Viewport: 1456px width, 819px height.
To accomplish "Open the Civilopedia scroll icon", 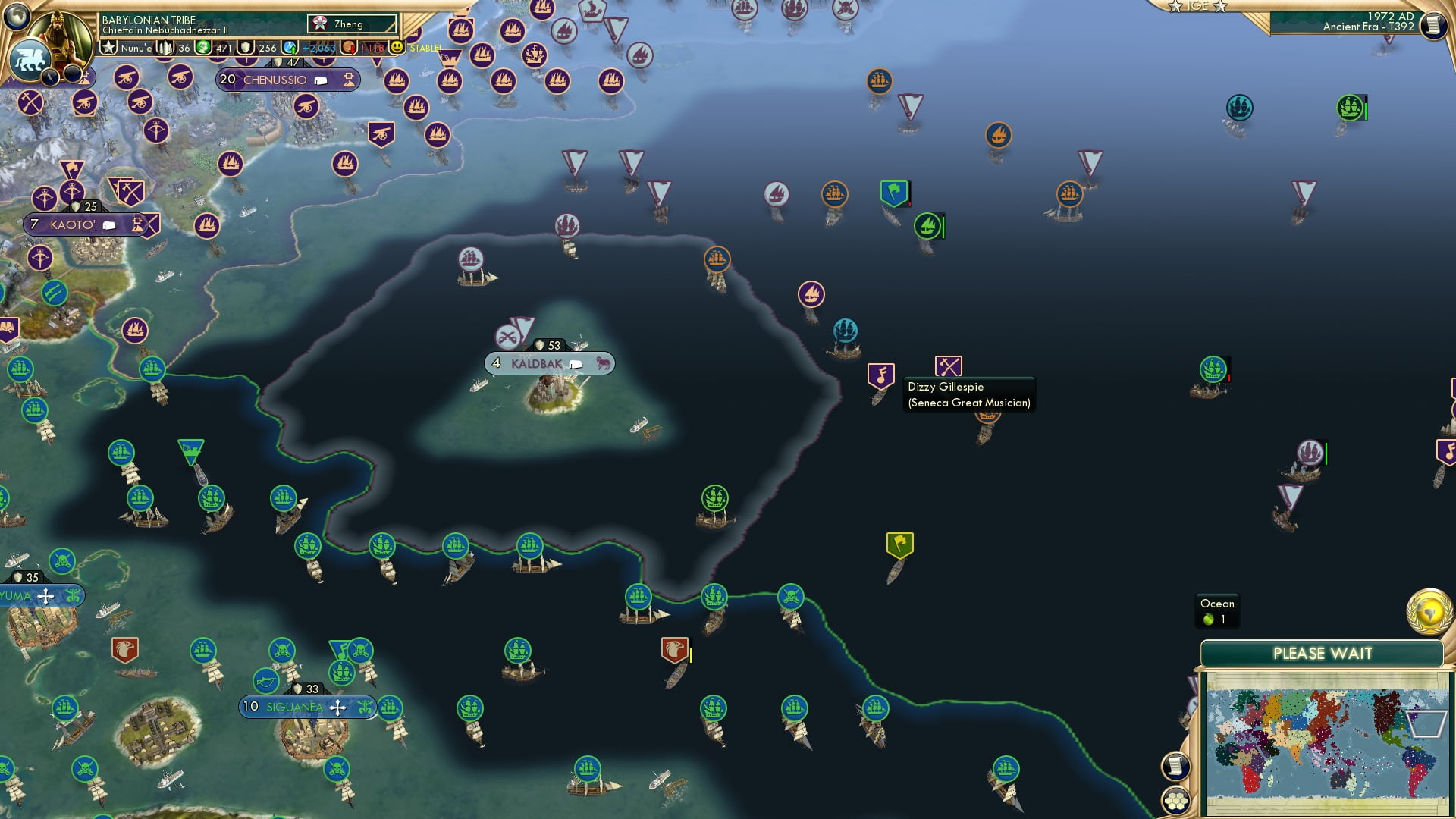I will pos(1175,766).
